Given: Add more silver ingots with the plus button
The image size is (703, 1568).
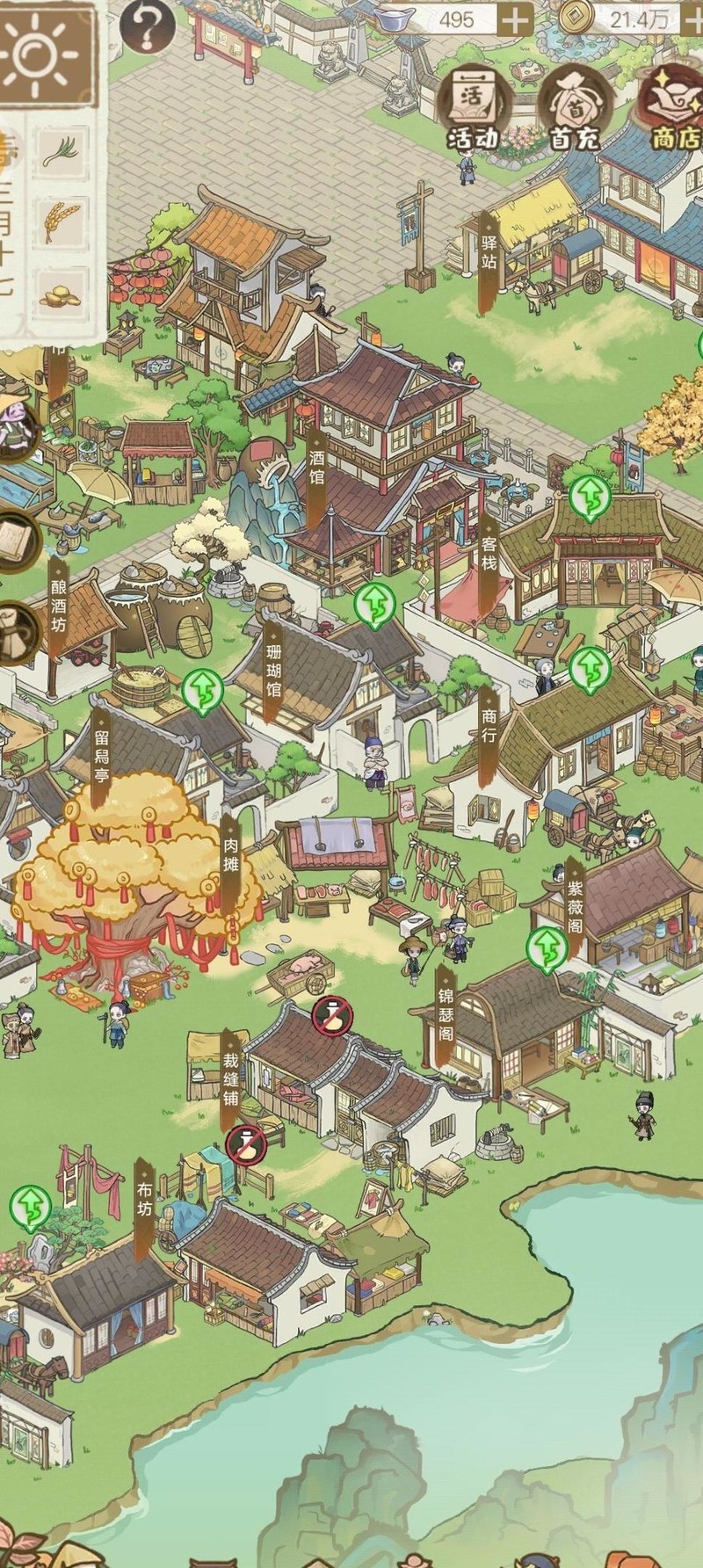Looking at the screenshot, I should (x=515, y=18).
